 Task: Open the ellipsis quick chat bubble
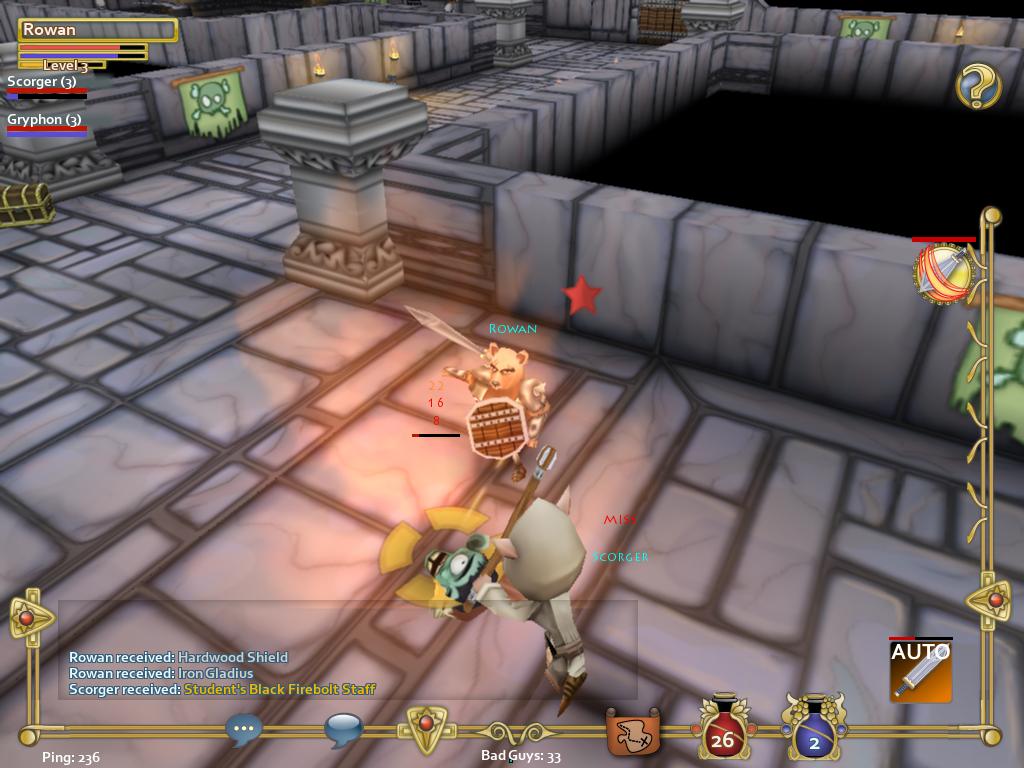click(244, 729)
